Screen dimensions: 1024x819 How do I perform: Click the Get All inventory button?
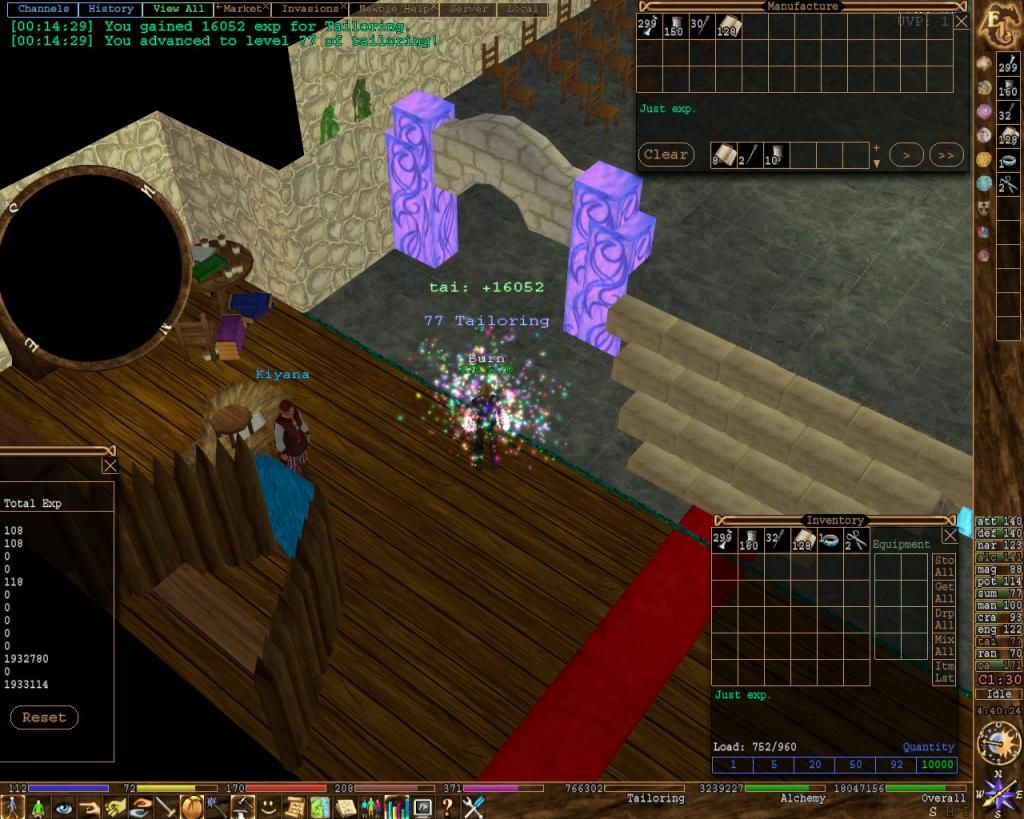point(944,592)
